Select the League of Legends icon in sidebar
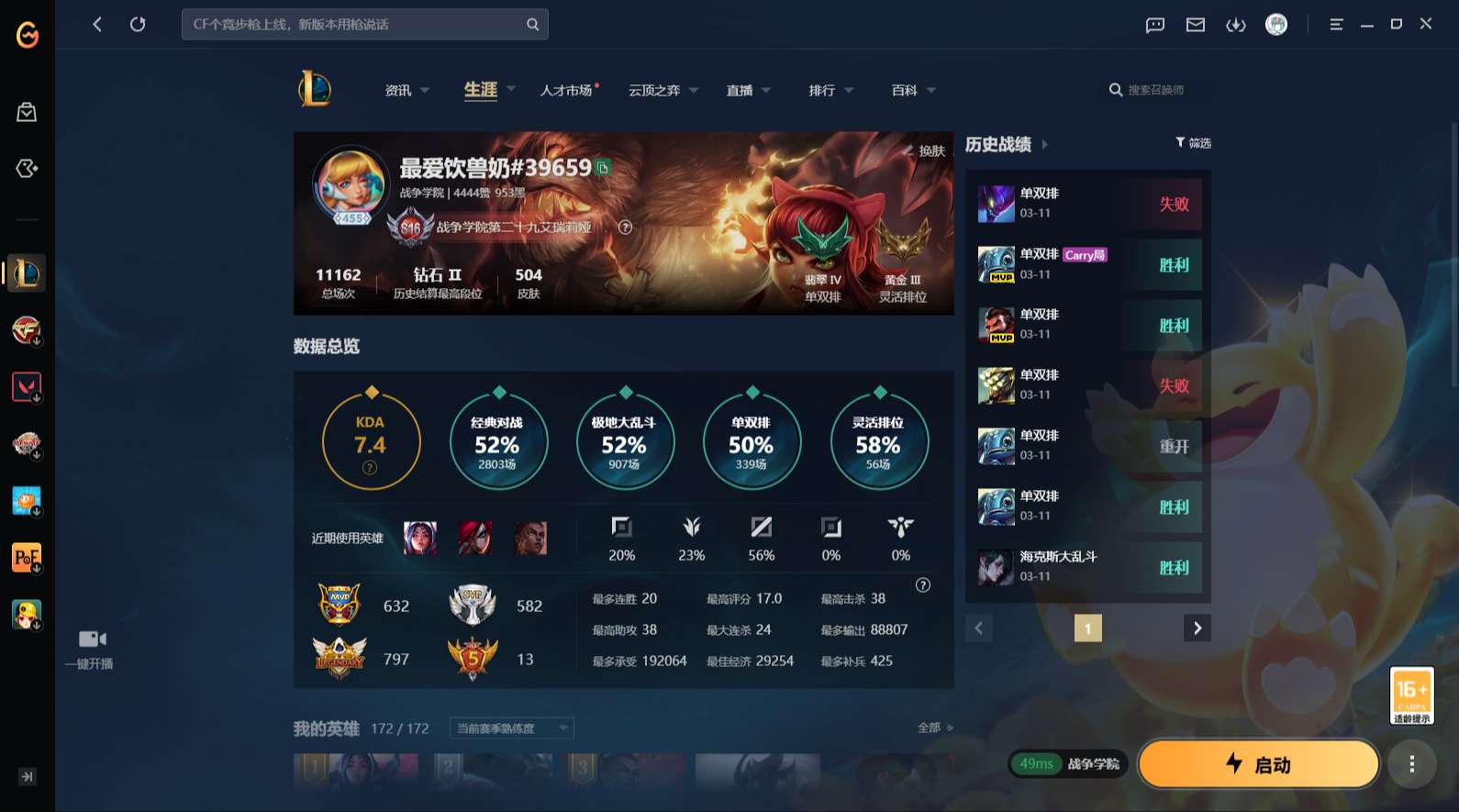 [25, 273]
